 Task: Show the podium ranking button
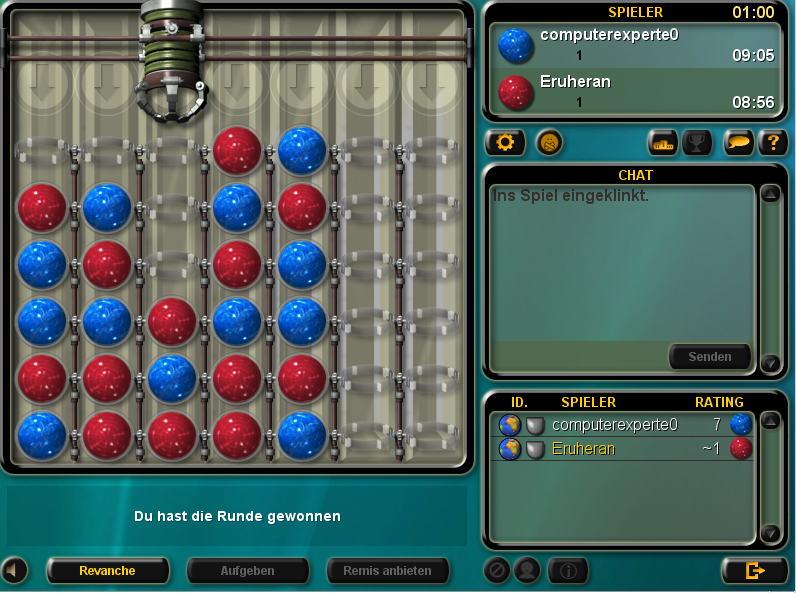[x=663, y=143]
